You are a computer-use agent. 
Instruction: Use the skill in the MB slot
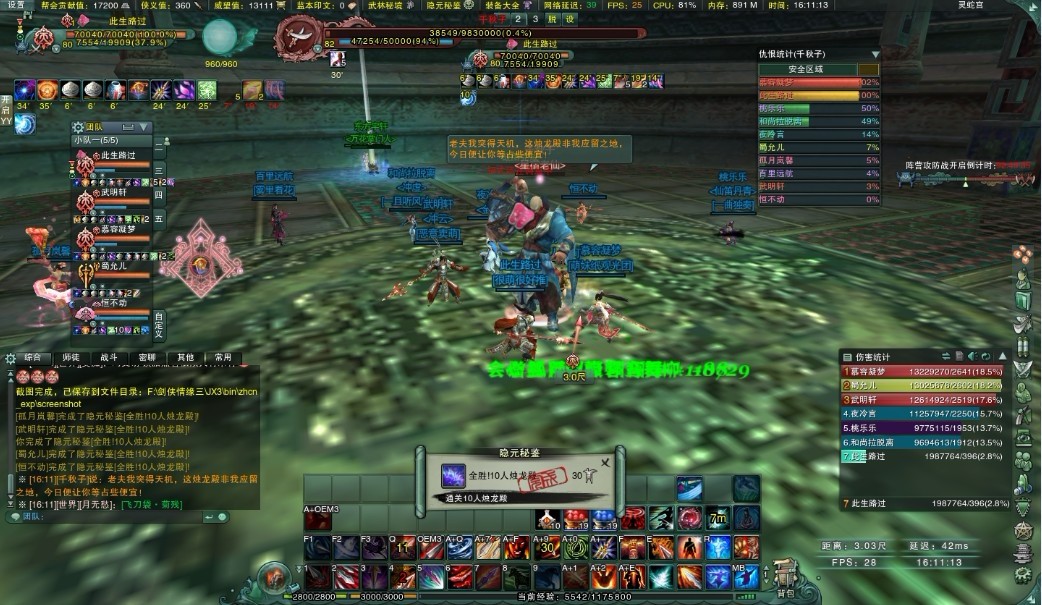[x=745, y=549]
